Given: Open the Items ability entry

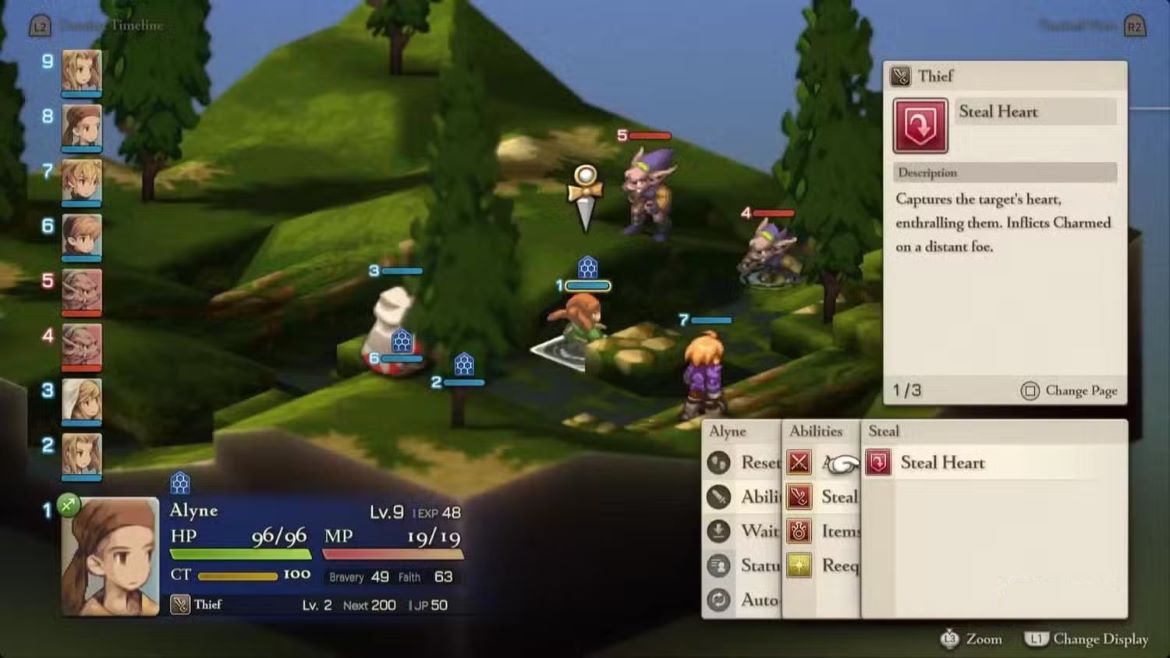Looking at the screenshot, I should point(826,531).
